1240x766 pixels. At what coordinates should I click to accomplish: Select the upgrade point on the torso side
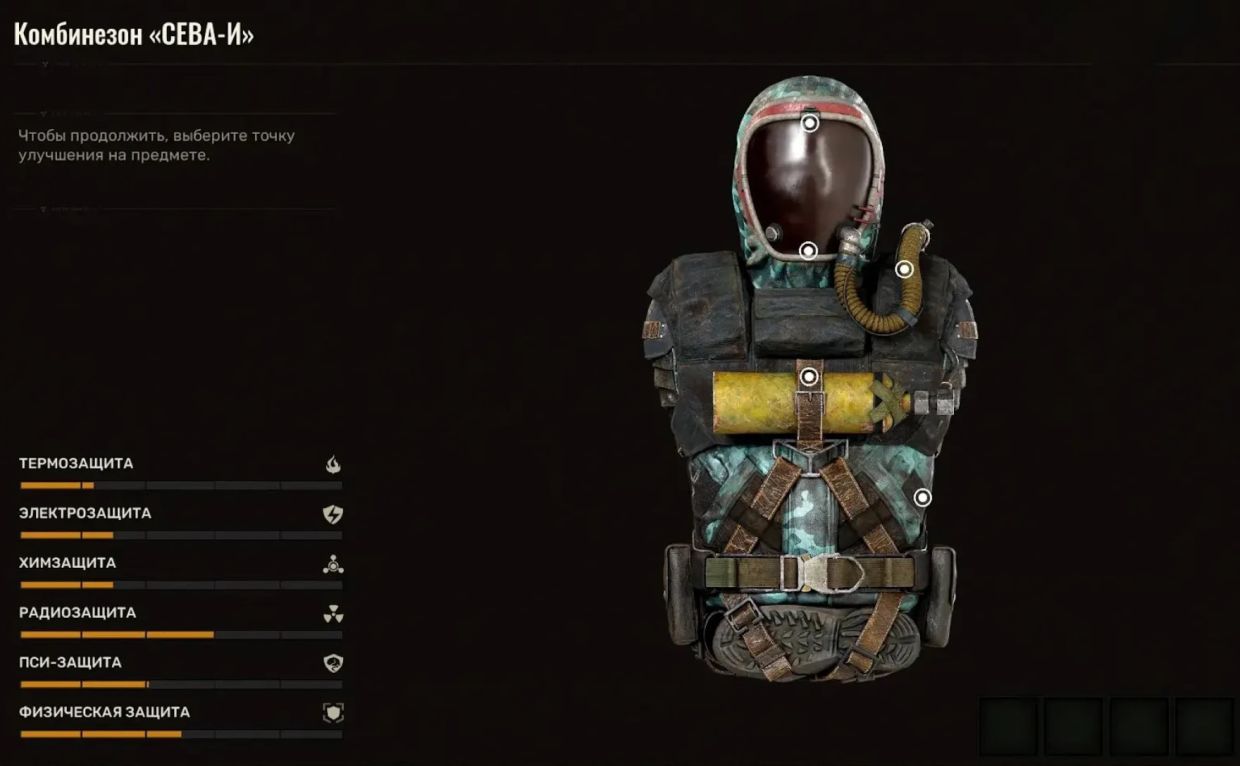[922, 497]
